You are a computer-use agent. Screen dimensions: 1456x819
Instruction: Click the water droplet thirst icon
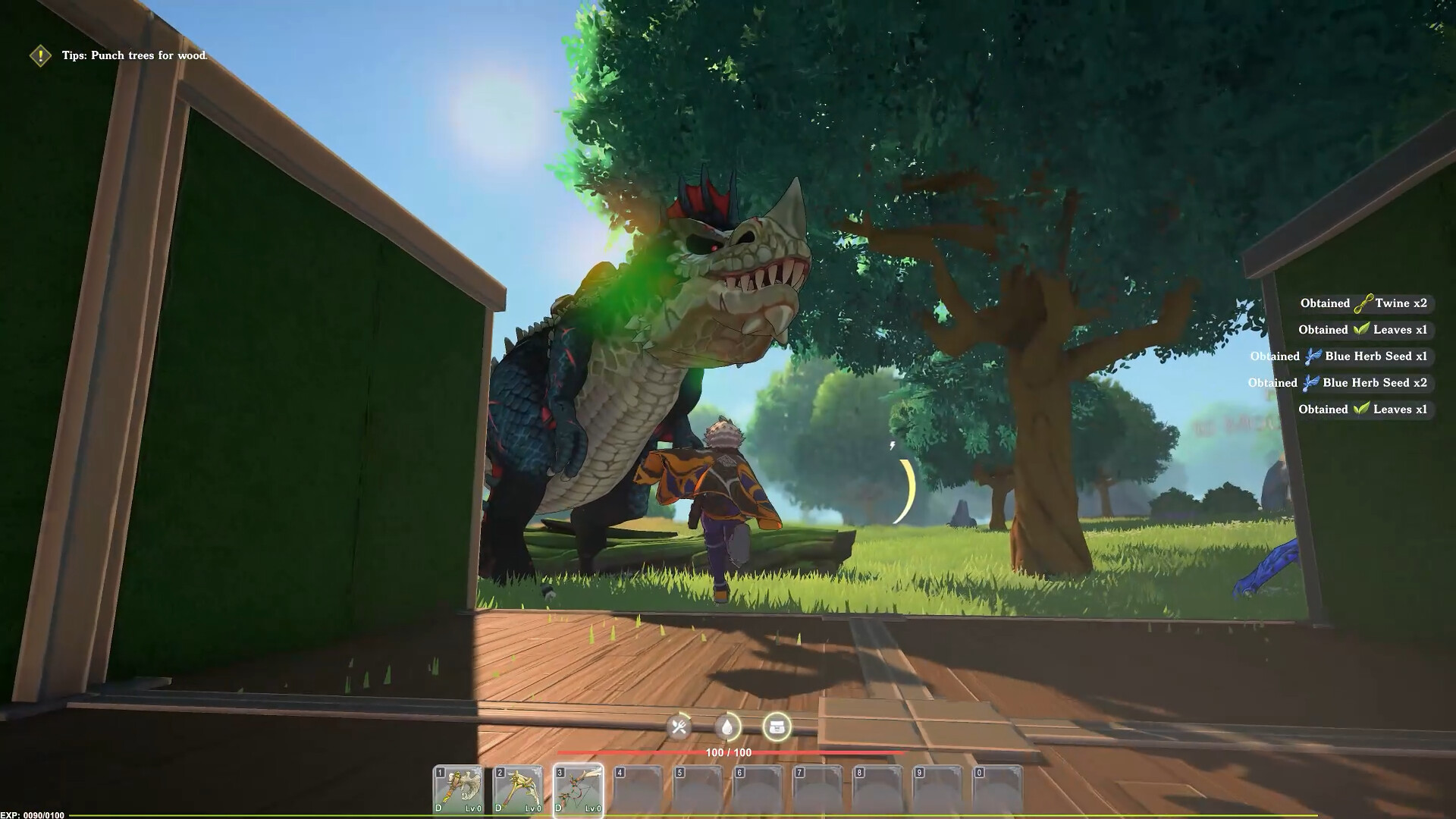pos(726,726)
